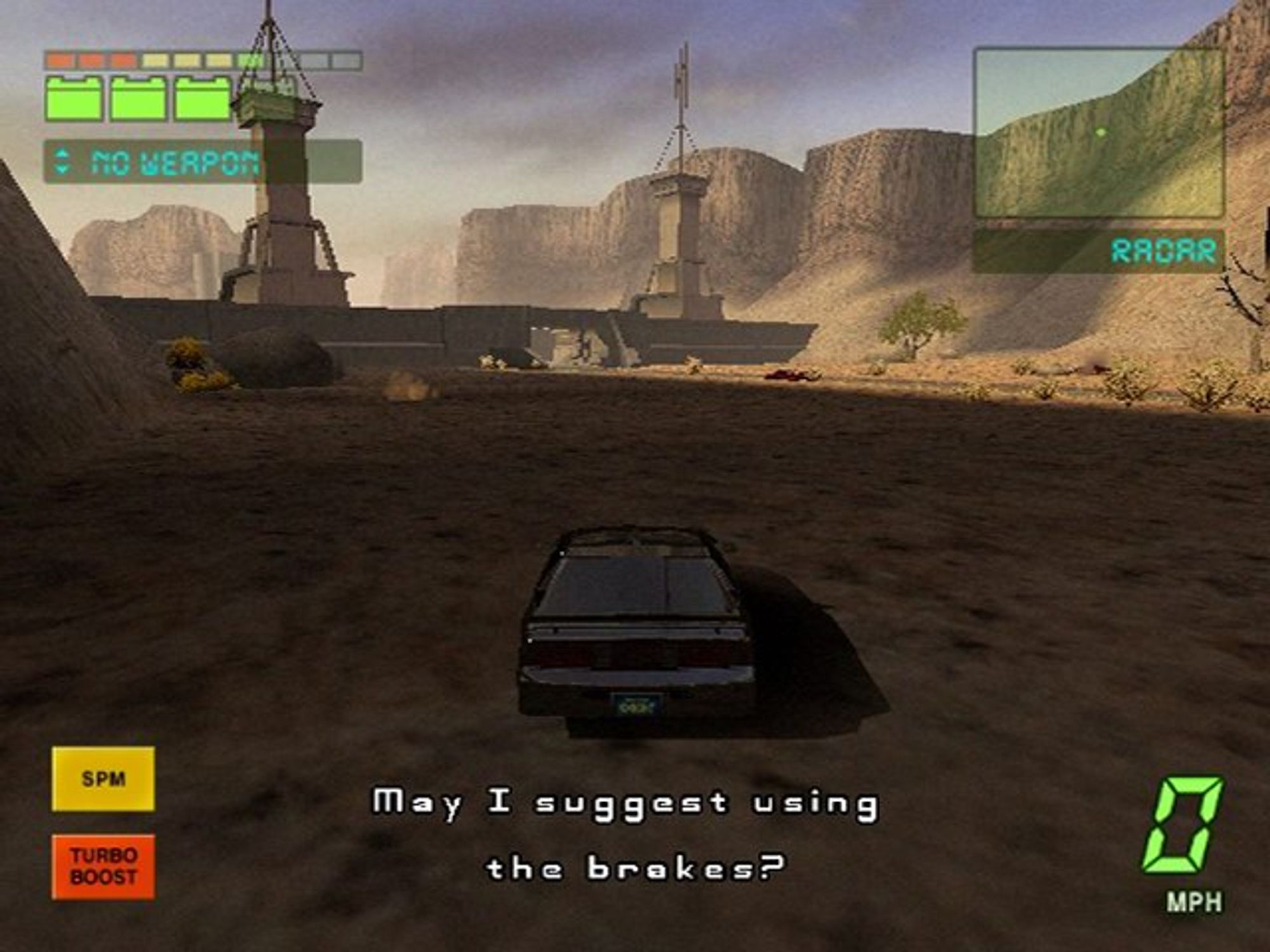Click the green radar minimap

(1099, 133)
